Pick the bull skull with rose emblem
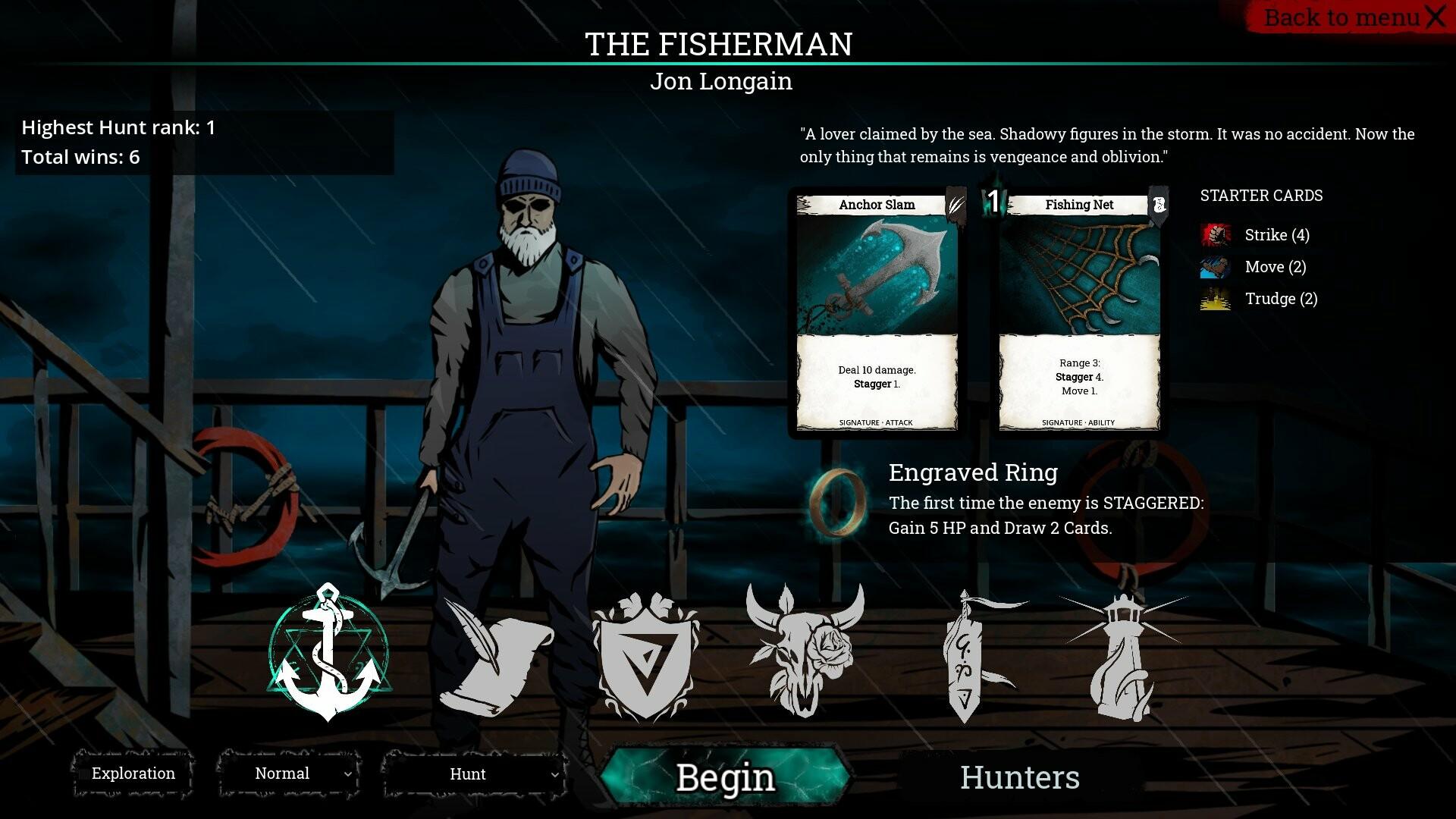 804,652
